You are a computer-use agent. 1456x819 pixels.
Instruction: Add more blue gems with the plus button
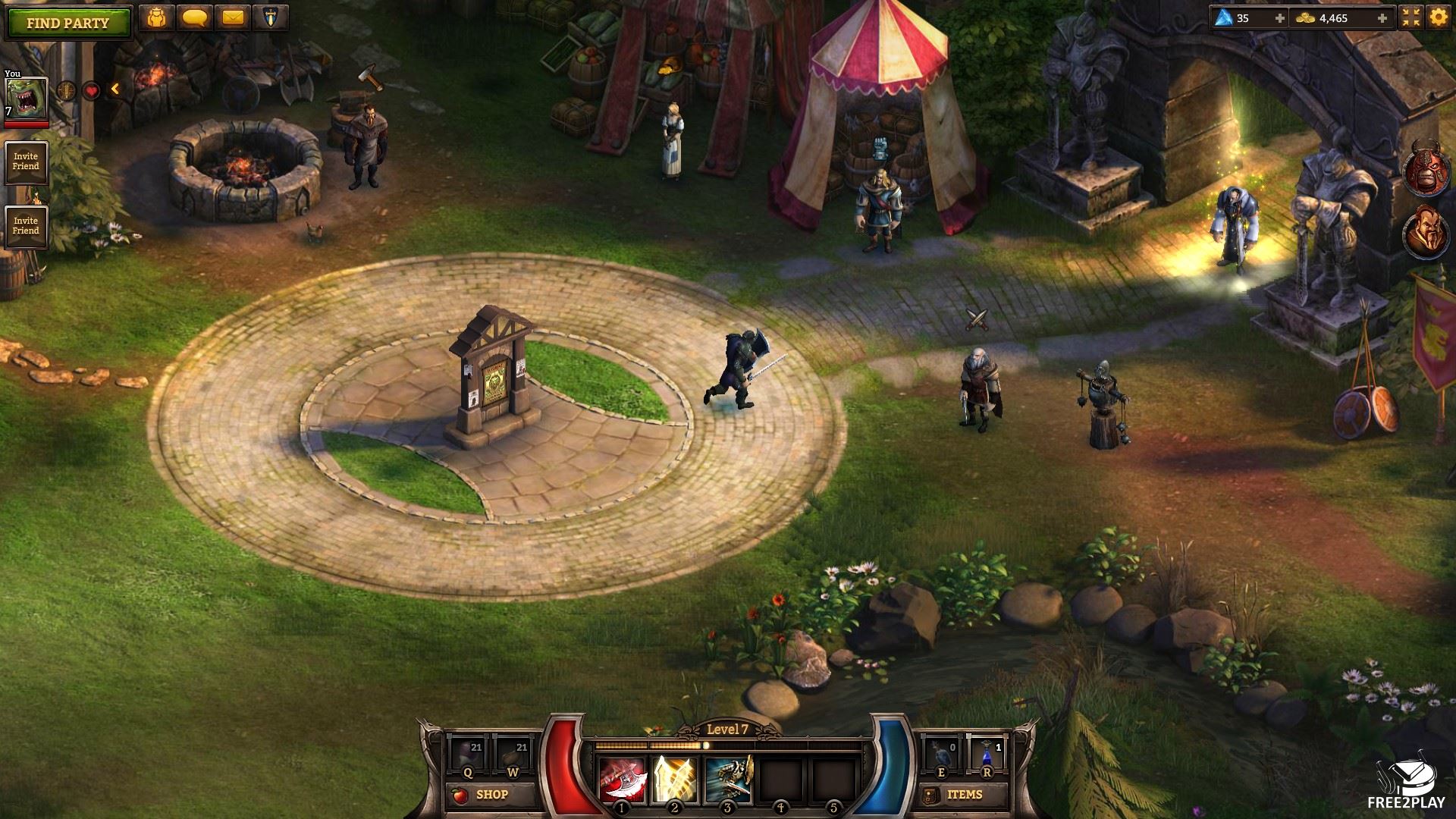(1280, 18)
